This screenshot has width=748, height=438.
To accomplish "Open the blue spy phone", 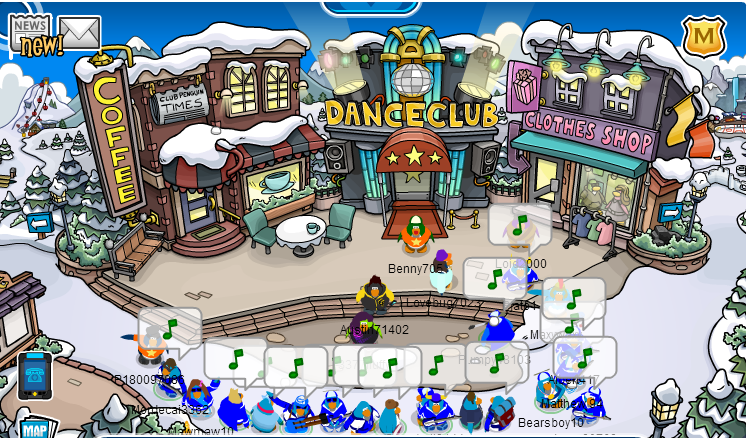I will coord(35,376).
